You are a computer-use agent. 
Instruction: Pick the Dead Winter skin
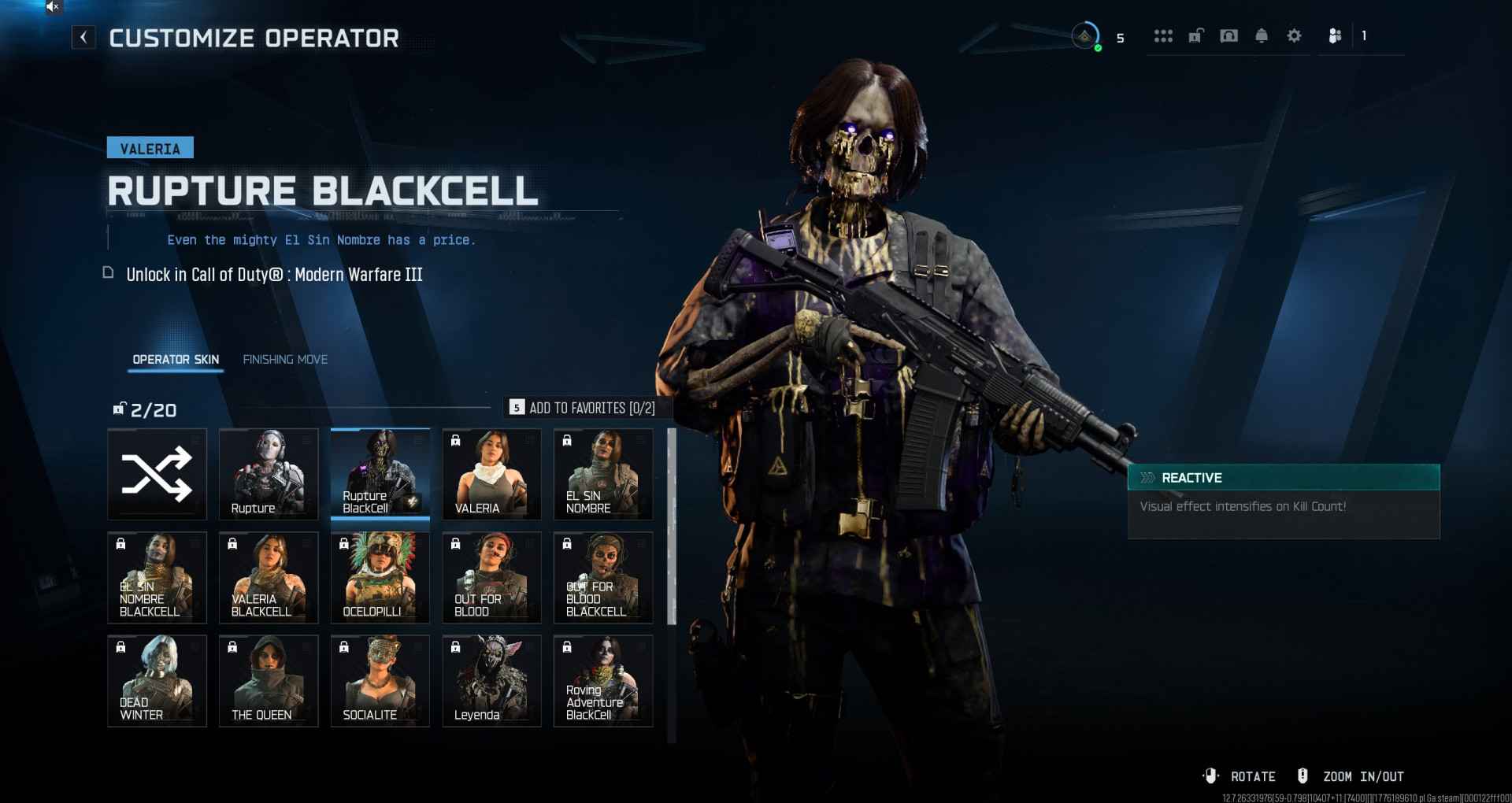(157, 680)
